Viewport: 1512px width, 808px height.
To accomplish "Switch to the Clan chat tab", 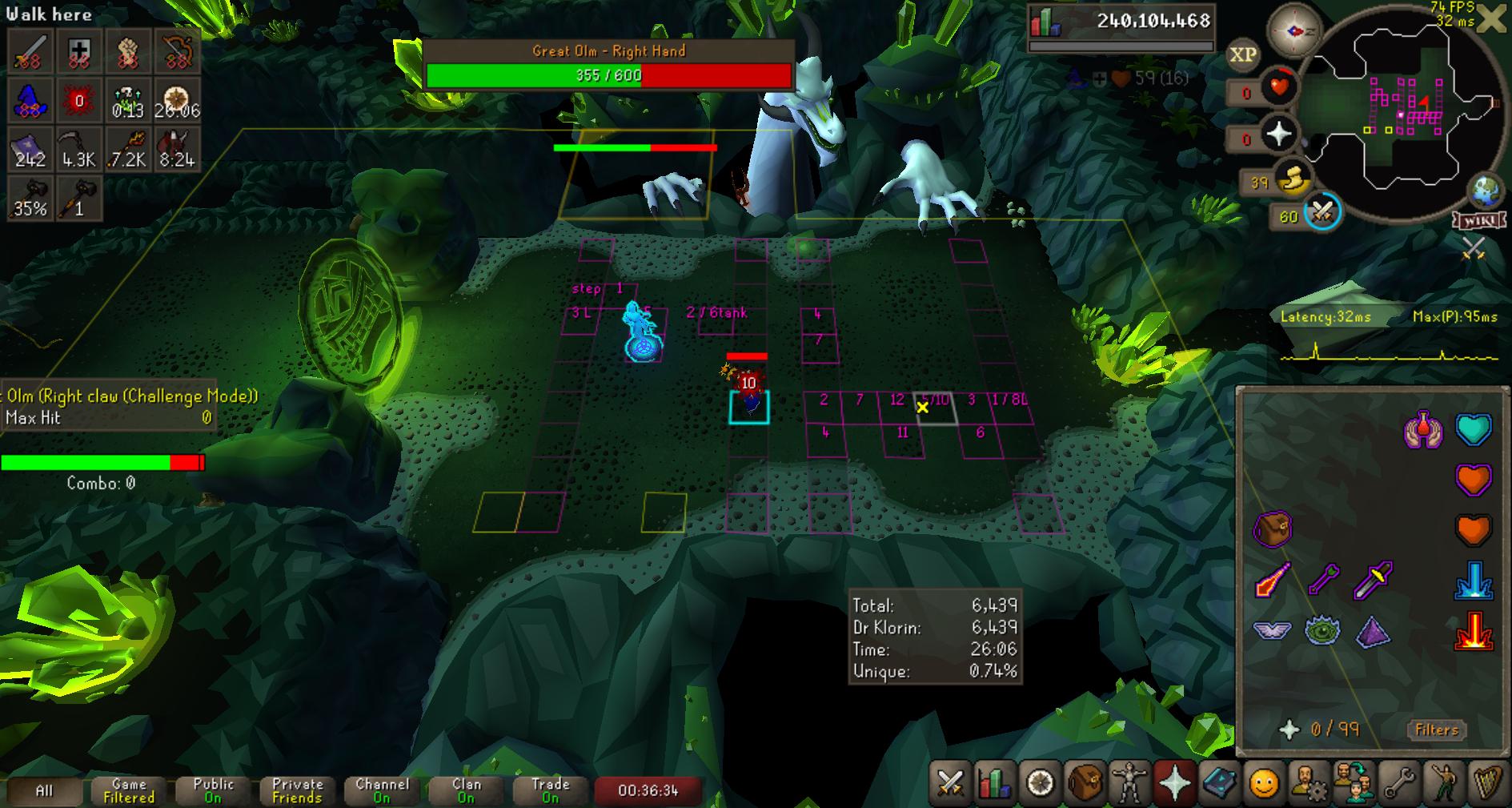I will point(466,790).
